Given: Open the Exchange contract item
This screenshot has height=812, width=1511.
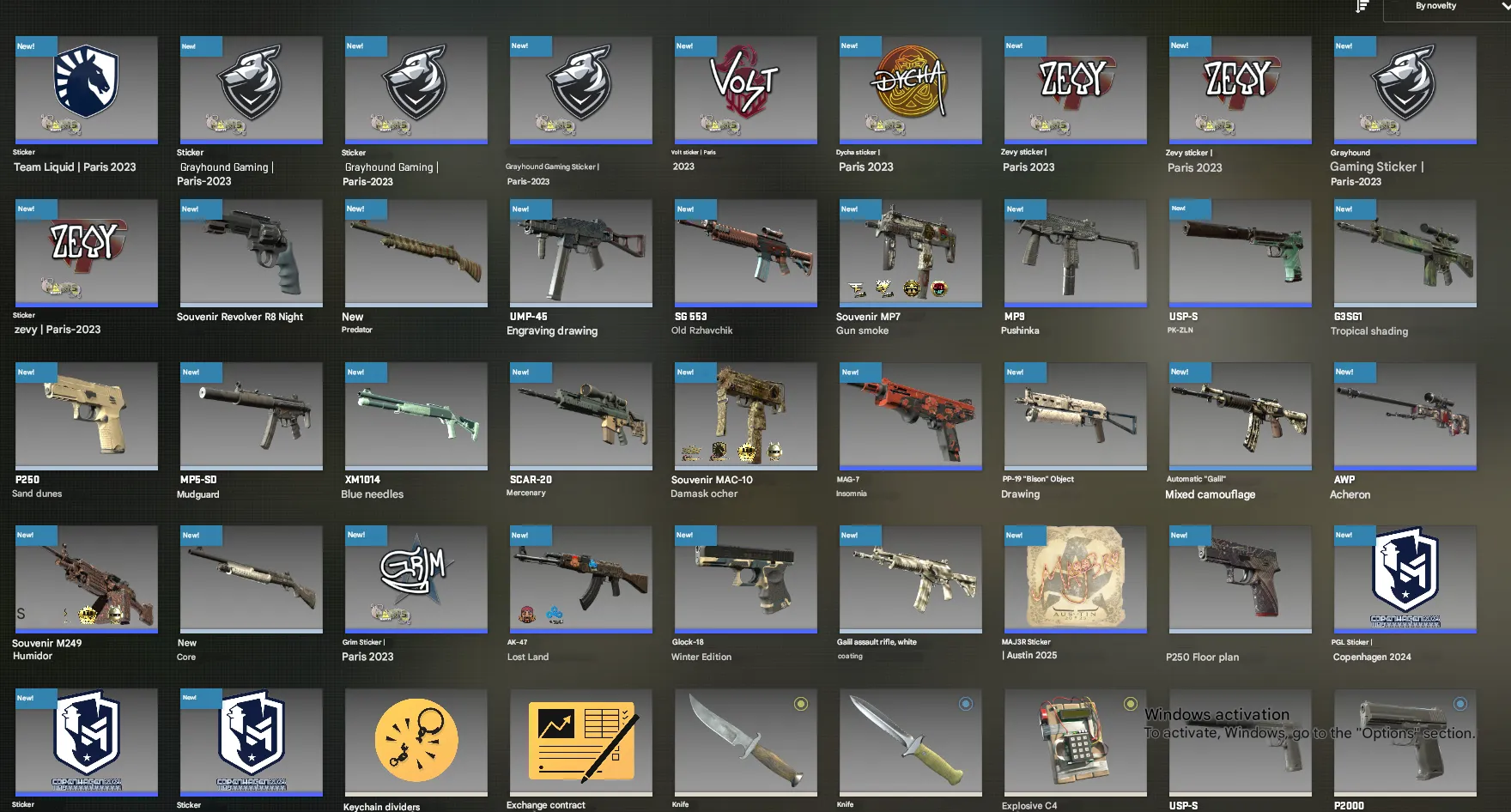Looking at the screenshot, I should point(580,742).
